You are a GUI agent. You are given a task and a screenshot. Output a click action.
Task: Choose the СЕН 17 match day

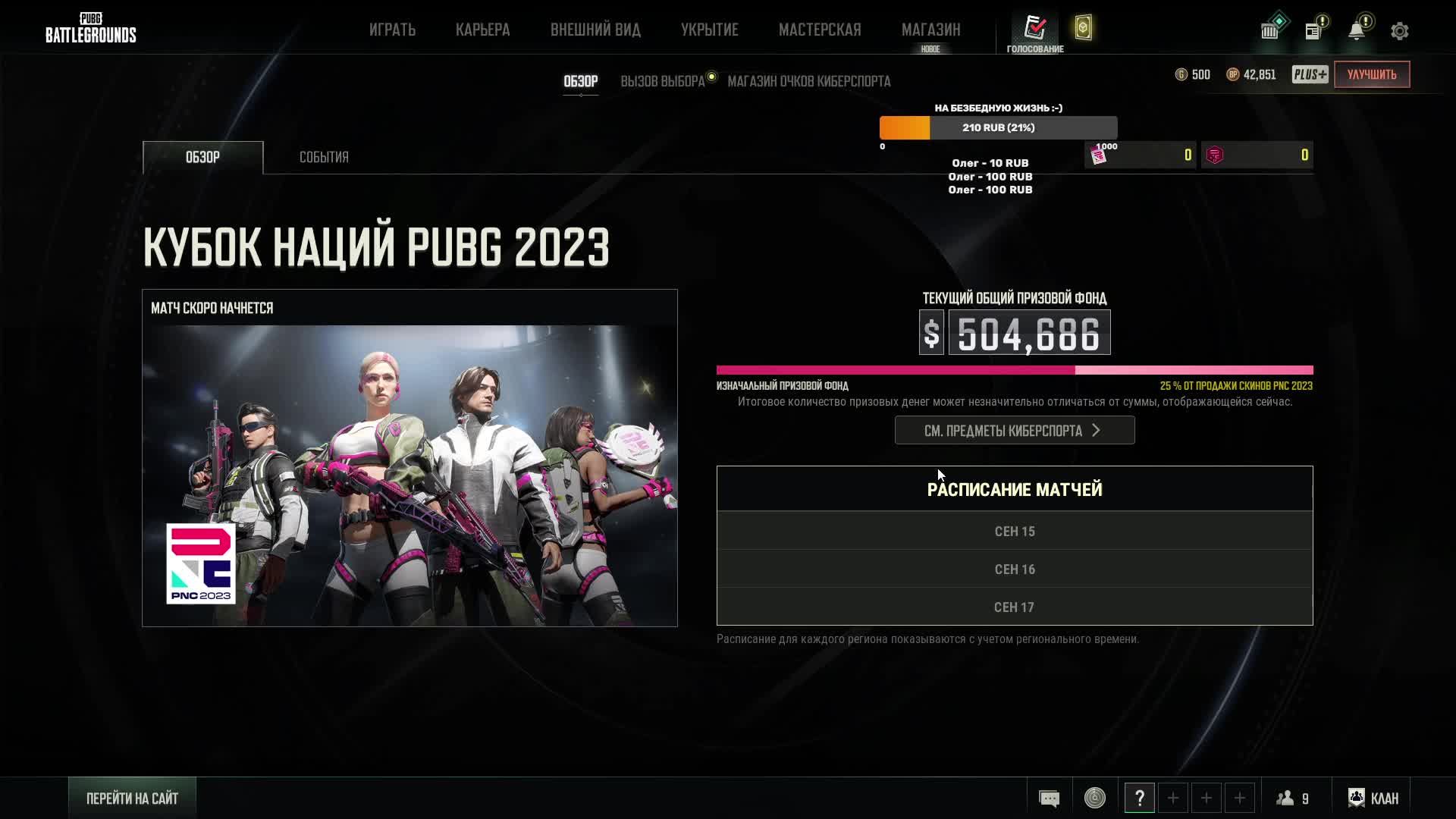click(x=1015, y=607)
